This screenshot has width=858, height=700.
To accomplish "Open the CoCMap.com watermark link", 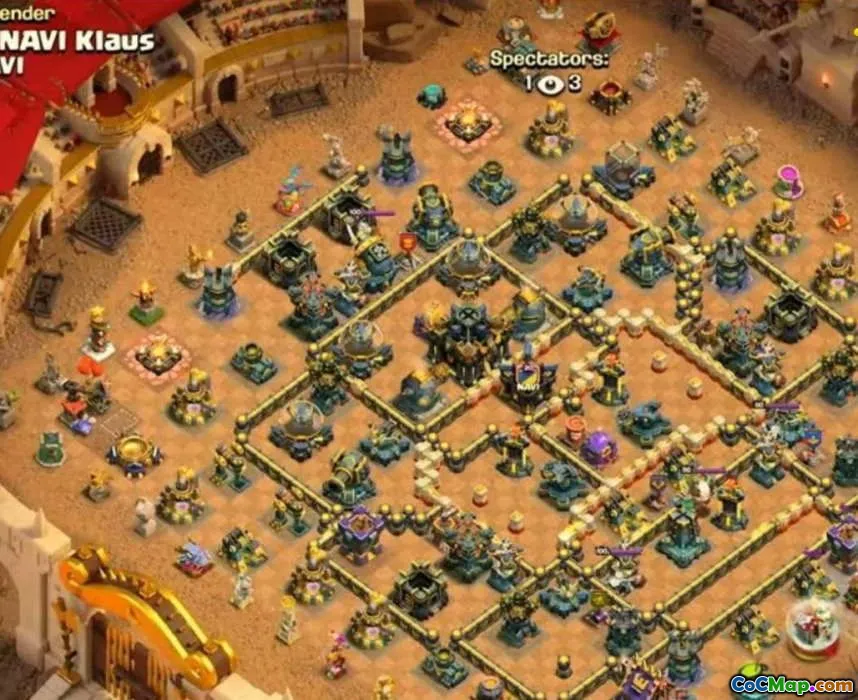I will coord(791,685).
